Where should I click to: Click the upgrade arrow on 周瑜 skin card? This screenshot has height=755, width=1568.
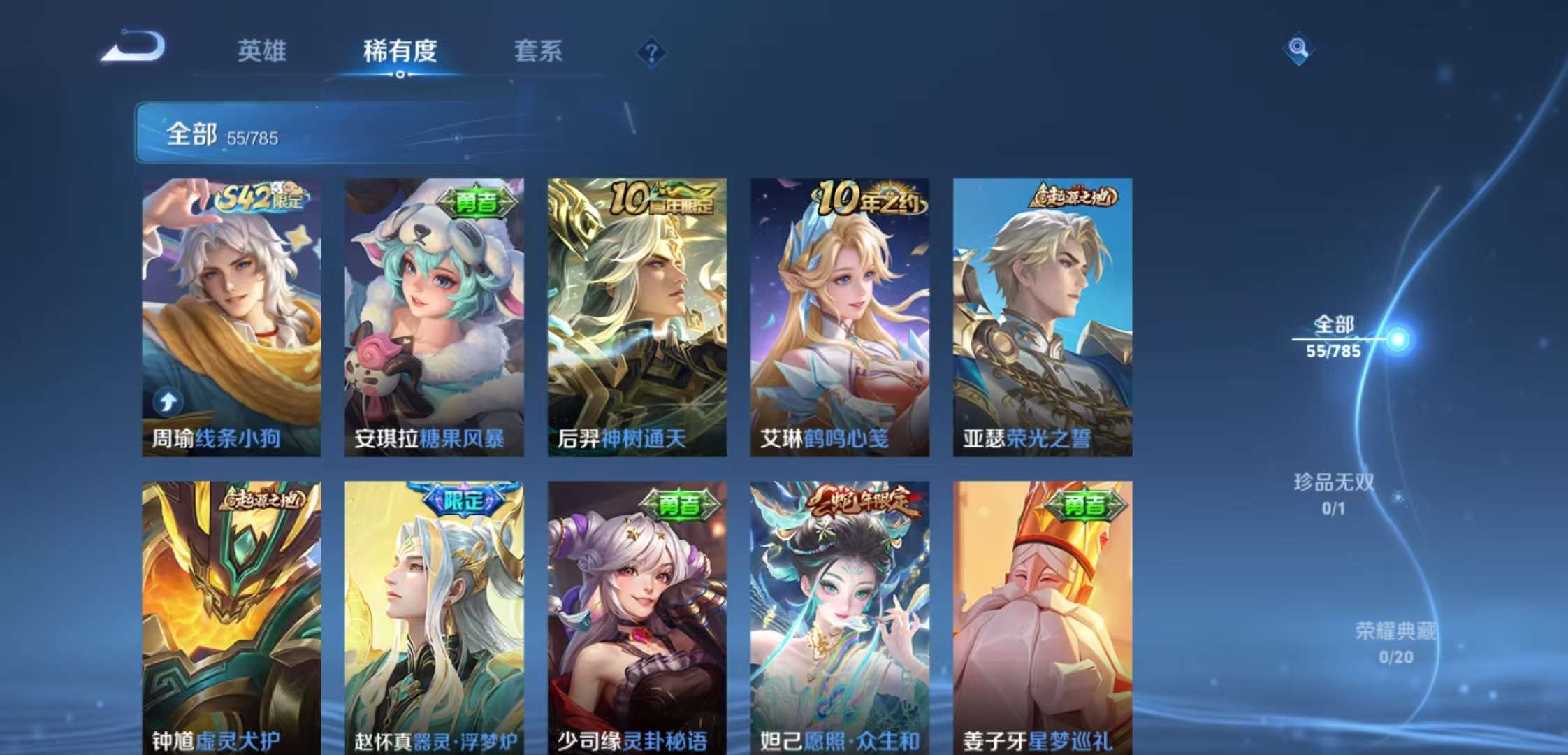click(168, 403)
